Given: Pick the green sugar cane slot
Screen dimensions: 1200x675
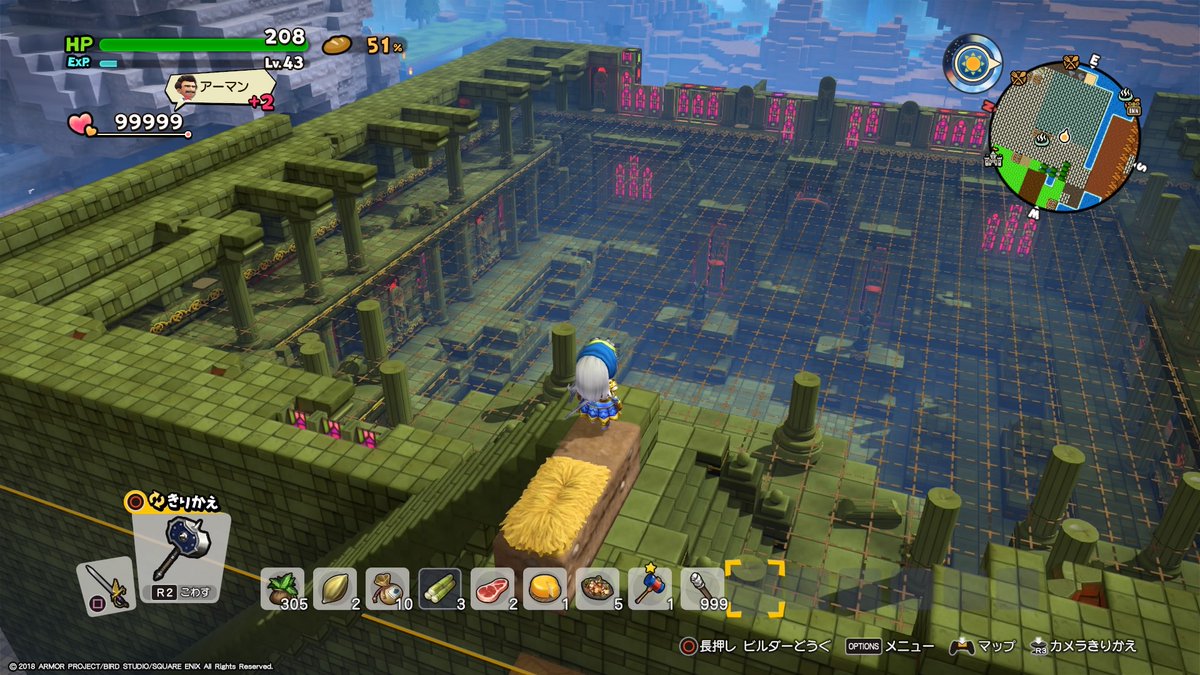Looking at the screenshot, I should [439, 588].
